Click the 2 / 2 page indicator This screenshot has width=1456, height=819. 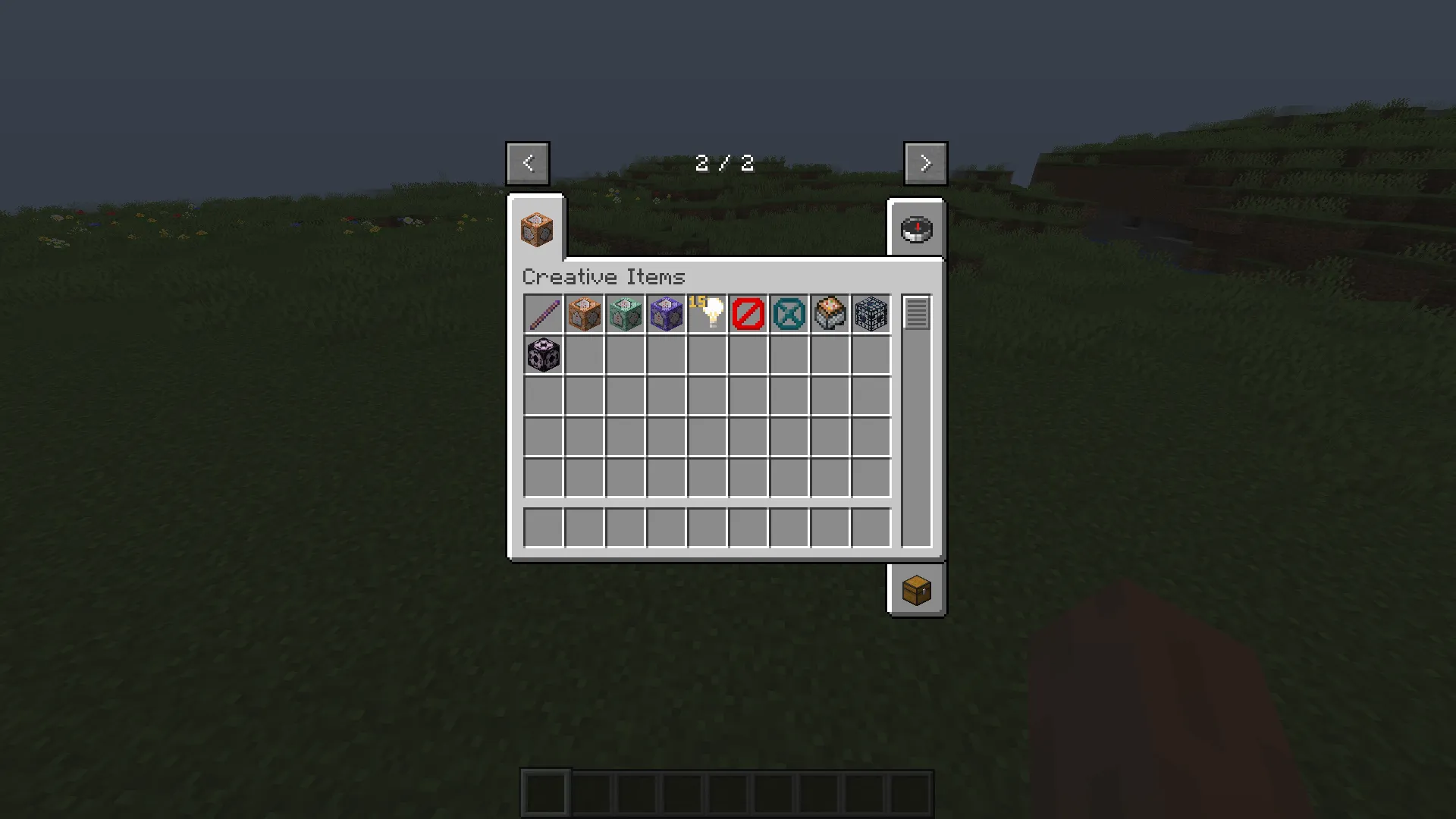point(724,162)
